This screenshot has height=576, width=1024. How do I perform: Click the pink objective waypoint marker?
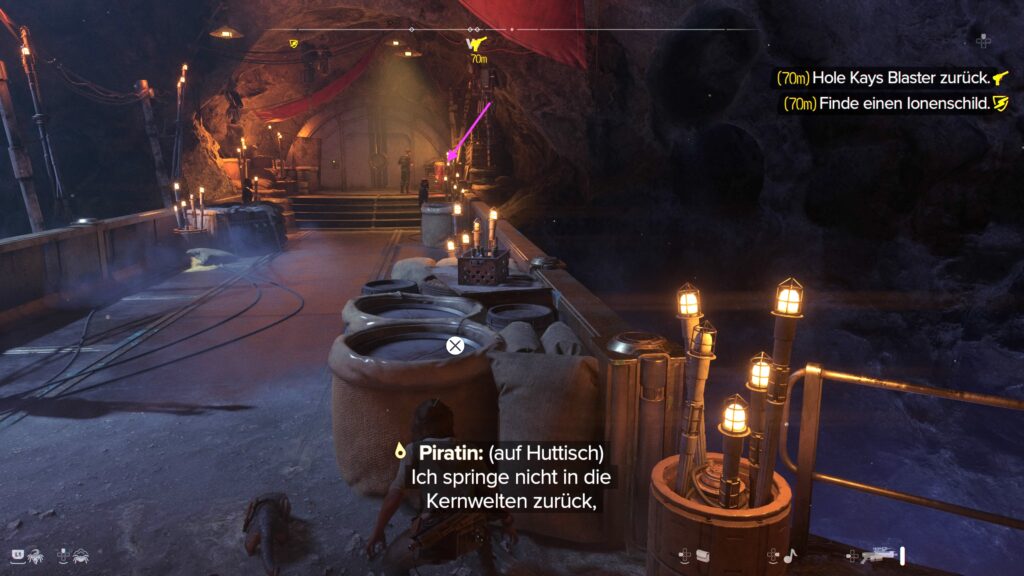[x=452, y=153]
